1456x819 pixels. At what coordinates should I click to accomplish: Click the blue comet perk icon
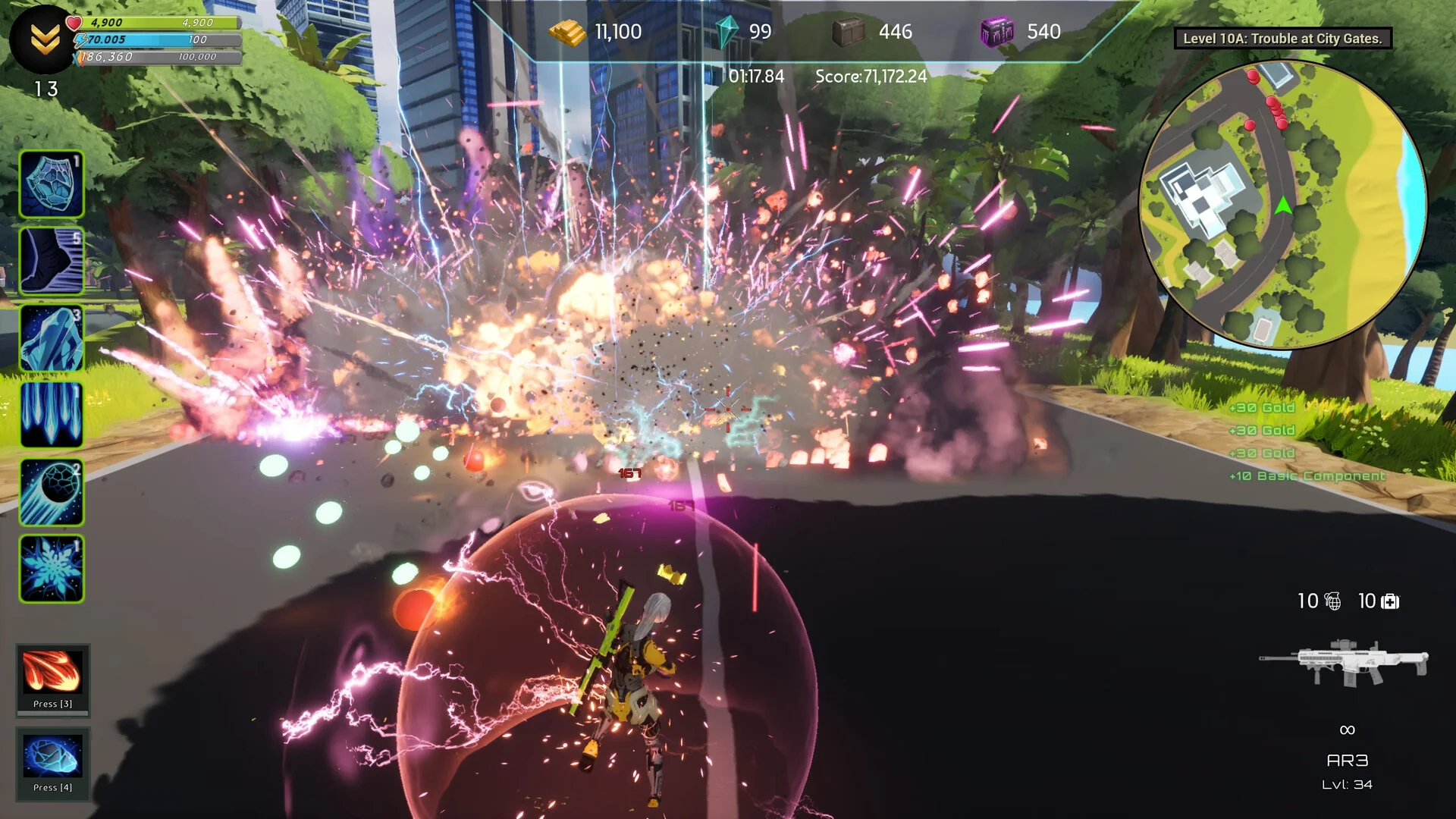coord(52,492)
